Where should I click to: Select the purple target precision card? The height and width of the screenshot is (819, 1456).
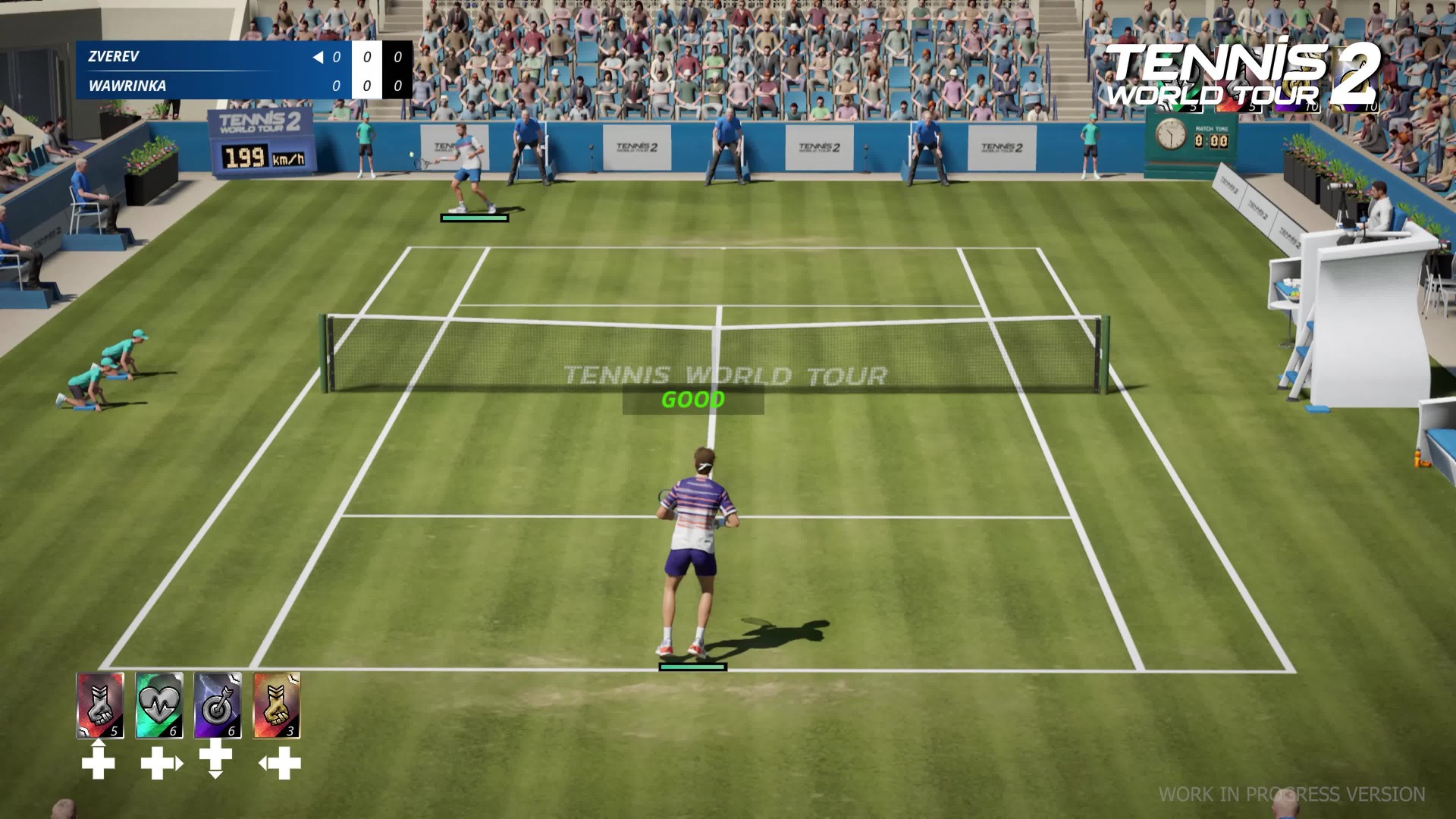pos(218,705)
